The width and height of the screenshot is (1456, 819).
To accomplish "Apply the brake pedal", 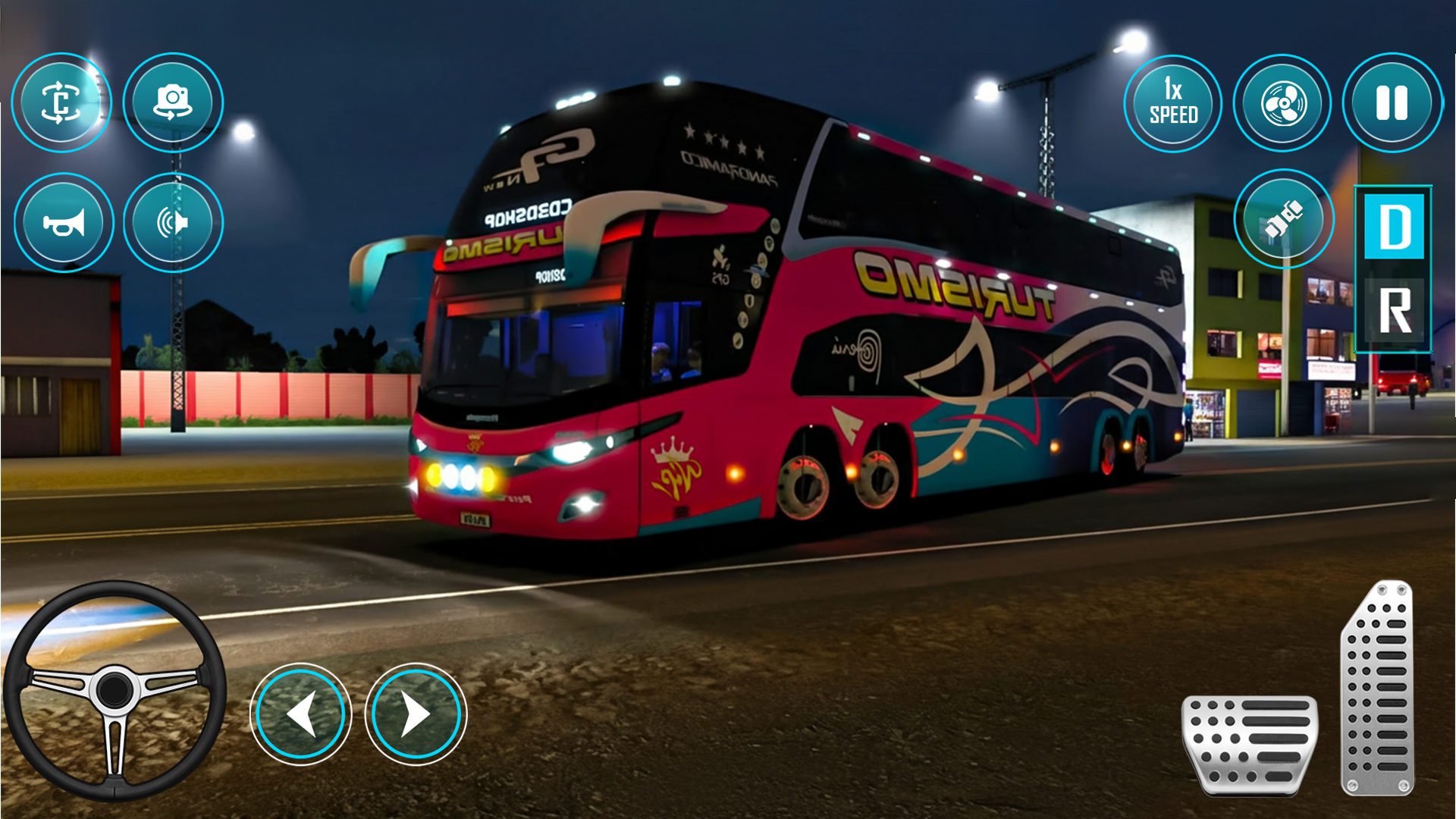I will coord(1250,744).
